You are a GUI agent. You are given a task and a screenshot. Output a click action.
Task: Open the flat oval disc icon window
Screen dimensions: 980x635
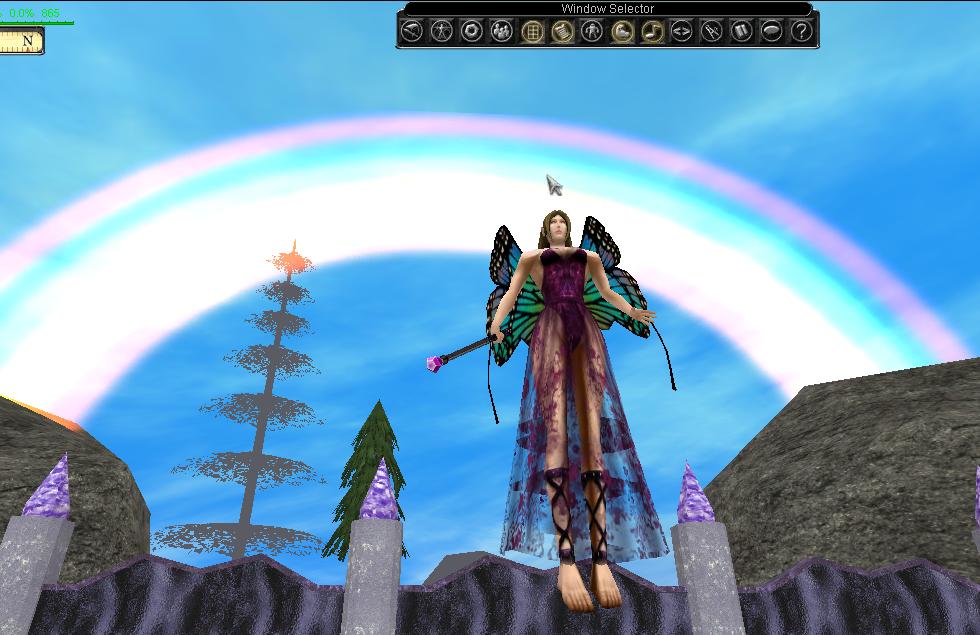pyautogui.click(x=771, y=32)
